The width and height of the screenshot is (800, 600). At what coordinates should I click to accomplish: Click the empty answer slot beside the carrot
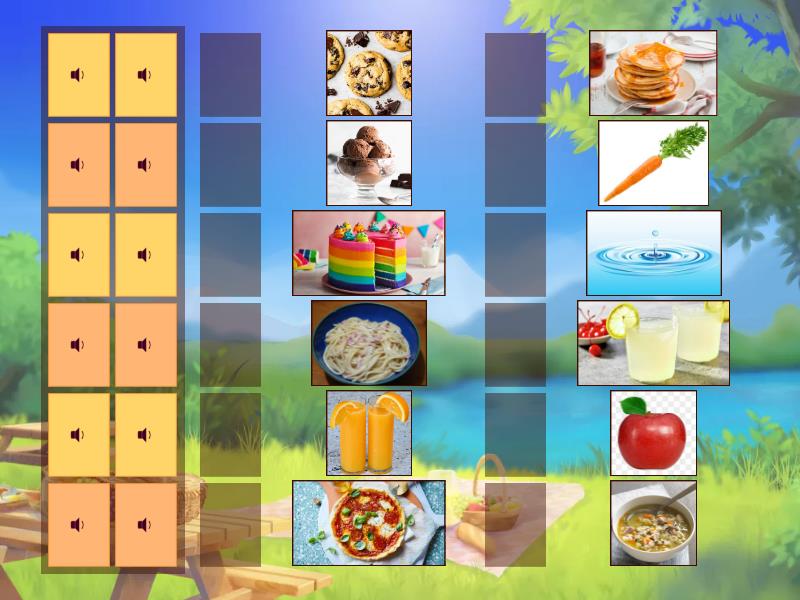click(x=515, y=165)
